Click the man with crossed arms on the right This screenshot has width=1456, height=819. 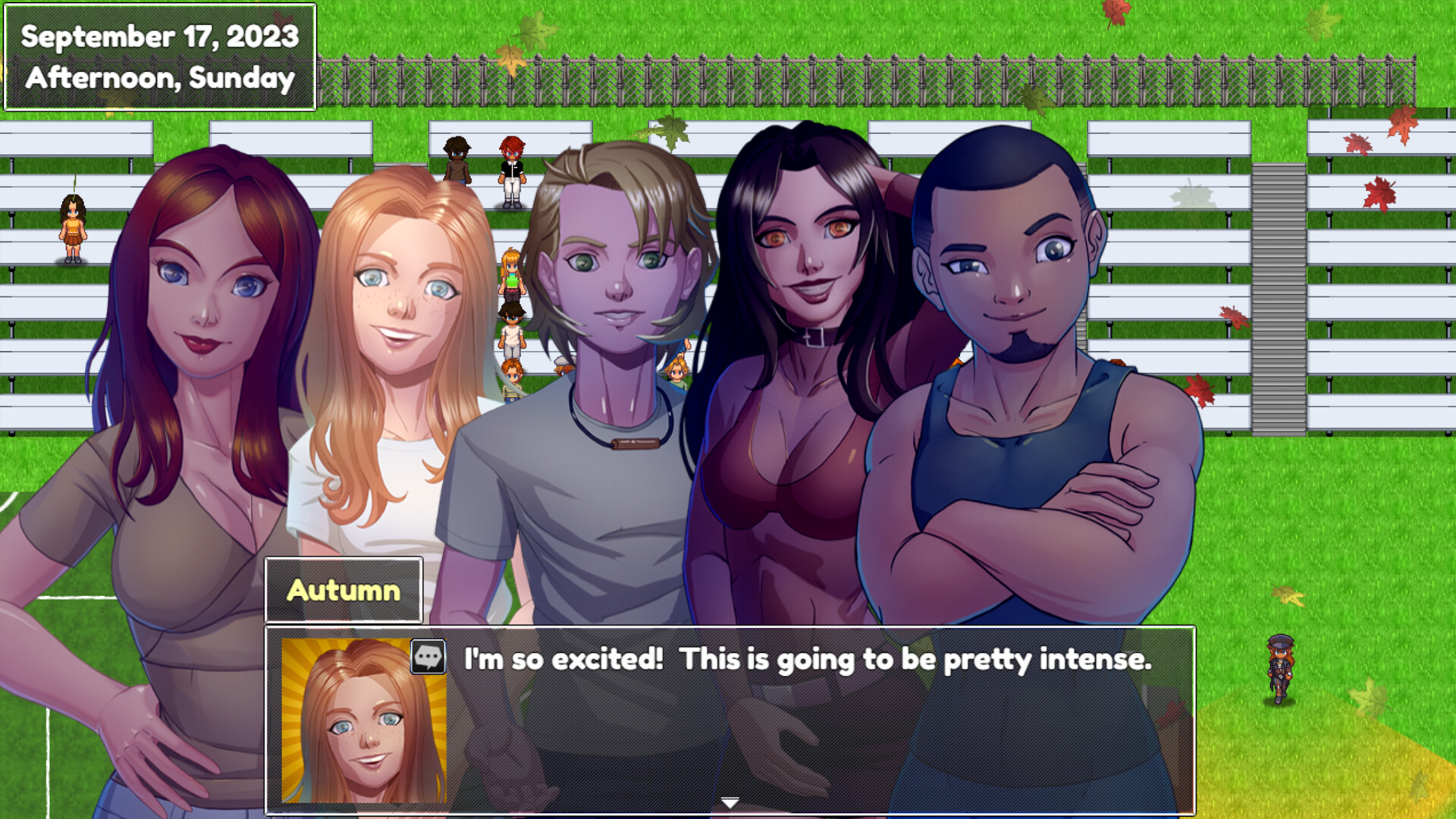[x=1009, y=303]
